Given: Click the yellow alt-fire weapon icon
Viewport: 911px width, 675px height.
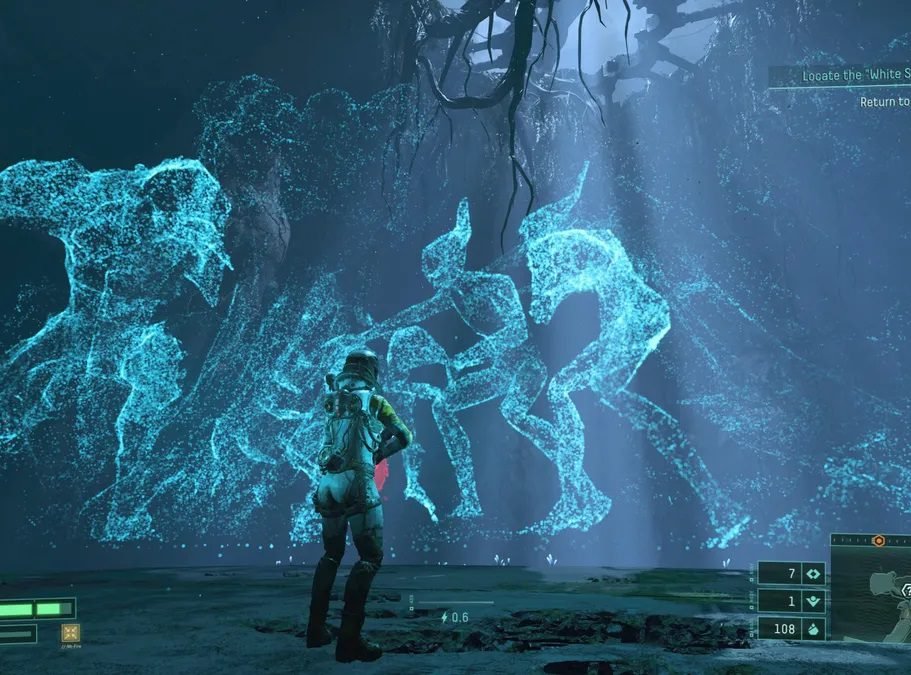Looking at the screenshot, I should pyautogui.click(x=71, y=631).
